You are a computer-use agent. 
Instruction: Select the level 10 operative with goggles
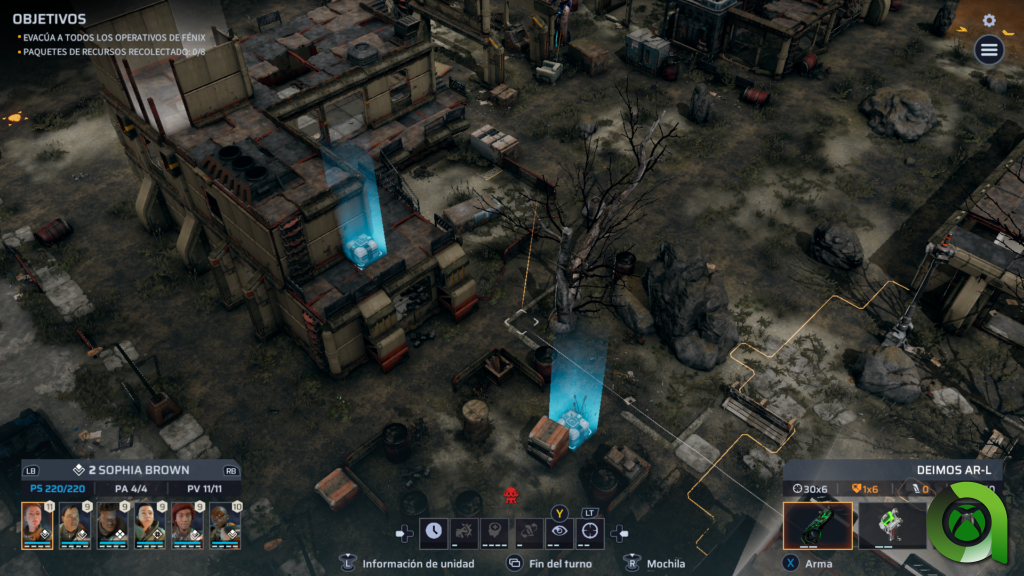point(225,525)
